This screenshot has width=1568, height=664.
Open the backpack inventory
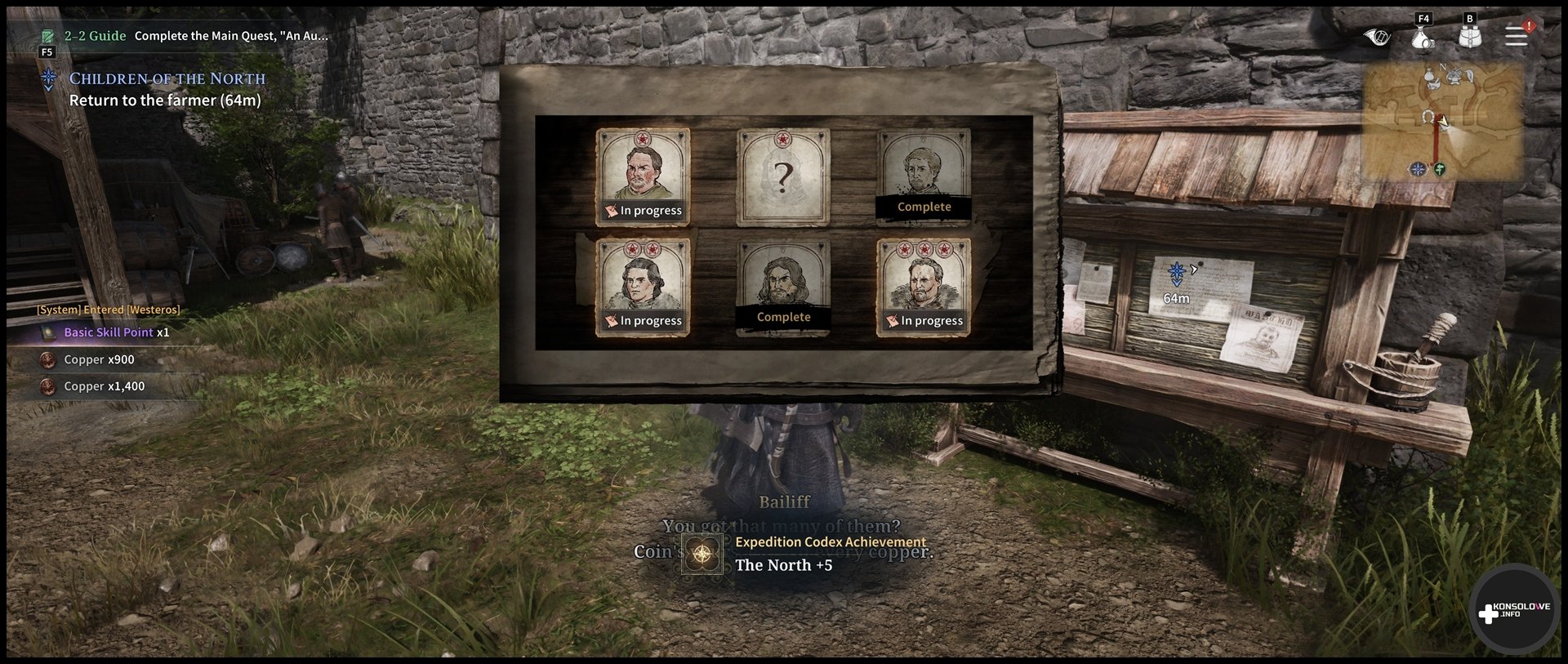pyautogui.click(x=1470, y=37)
